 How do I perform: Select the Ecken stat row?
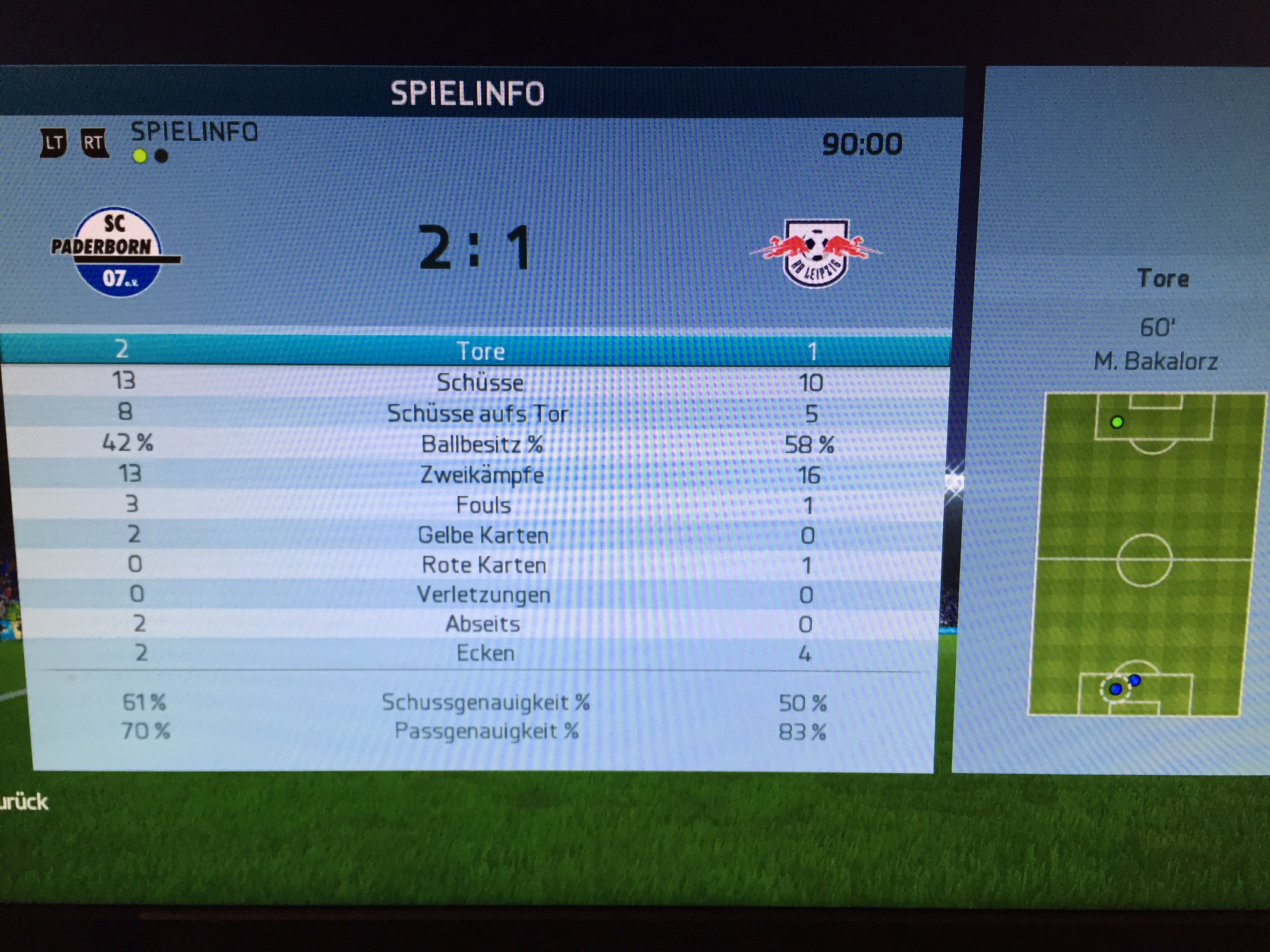485,653
